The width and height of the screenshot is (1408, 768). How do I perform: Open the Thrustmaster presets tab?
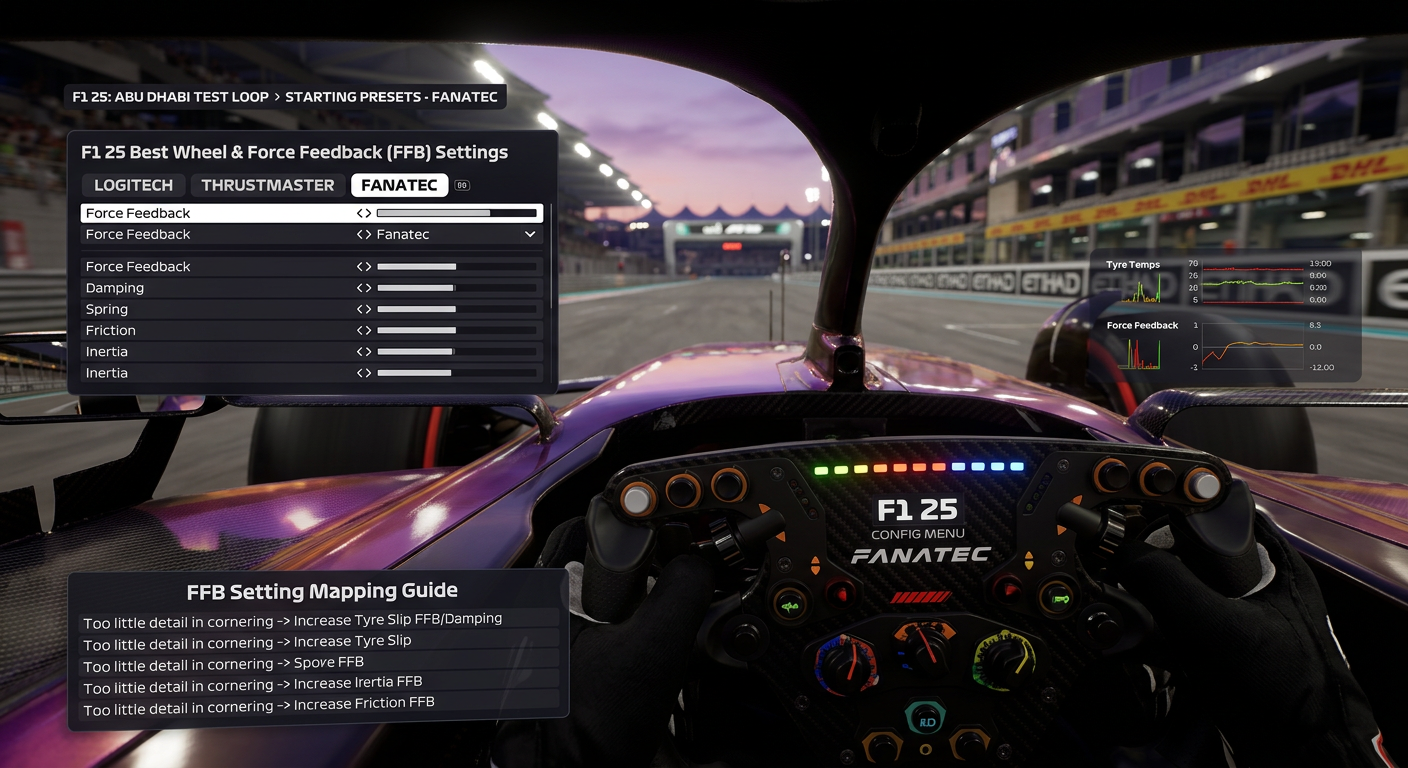267,185
